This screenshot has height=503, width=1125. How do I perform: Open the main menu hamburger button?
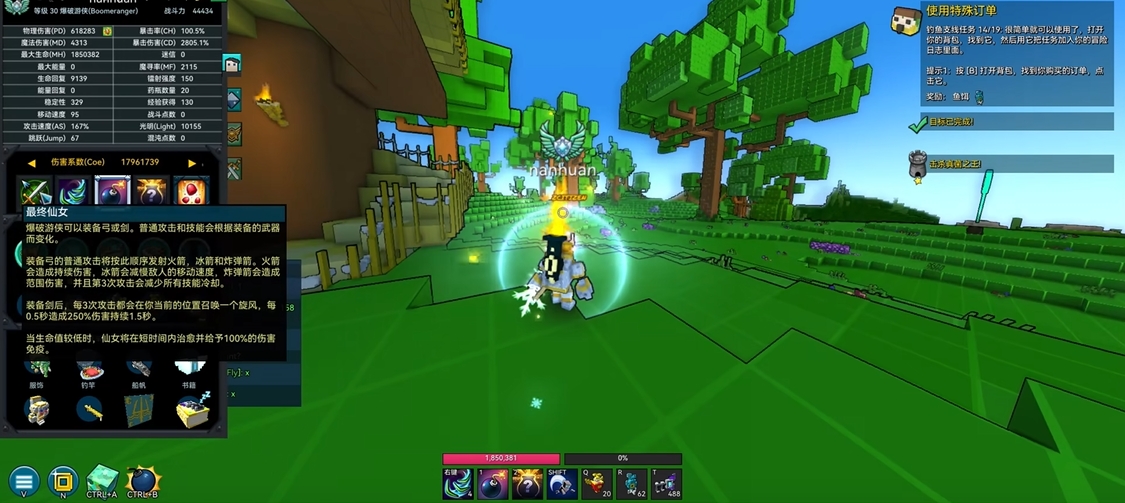pyautogui.click(x=24, y=481)
